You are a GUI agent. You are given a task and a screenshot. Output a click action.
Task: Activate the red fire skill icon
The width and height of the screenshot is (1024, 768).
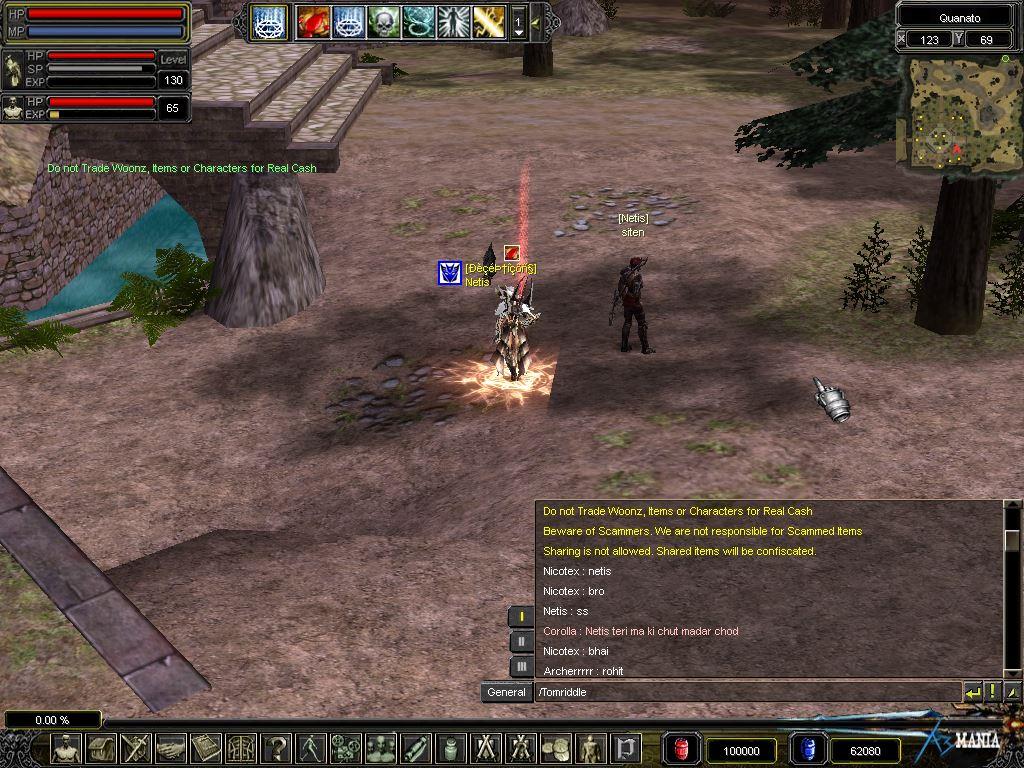(x=313, y=21)
